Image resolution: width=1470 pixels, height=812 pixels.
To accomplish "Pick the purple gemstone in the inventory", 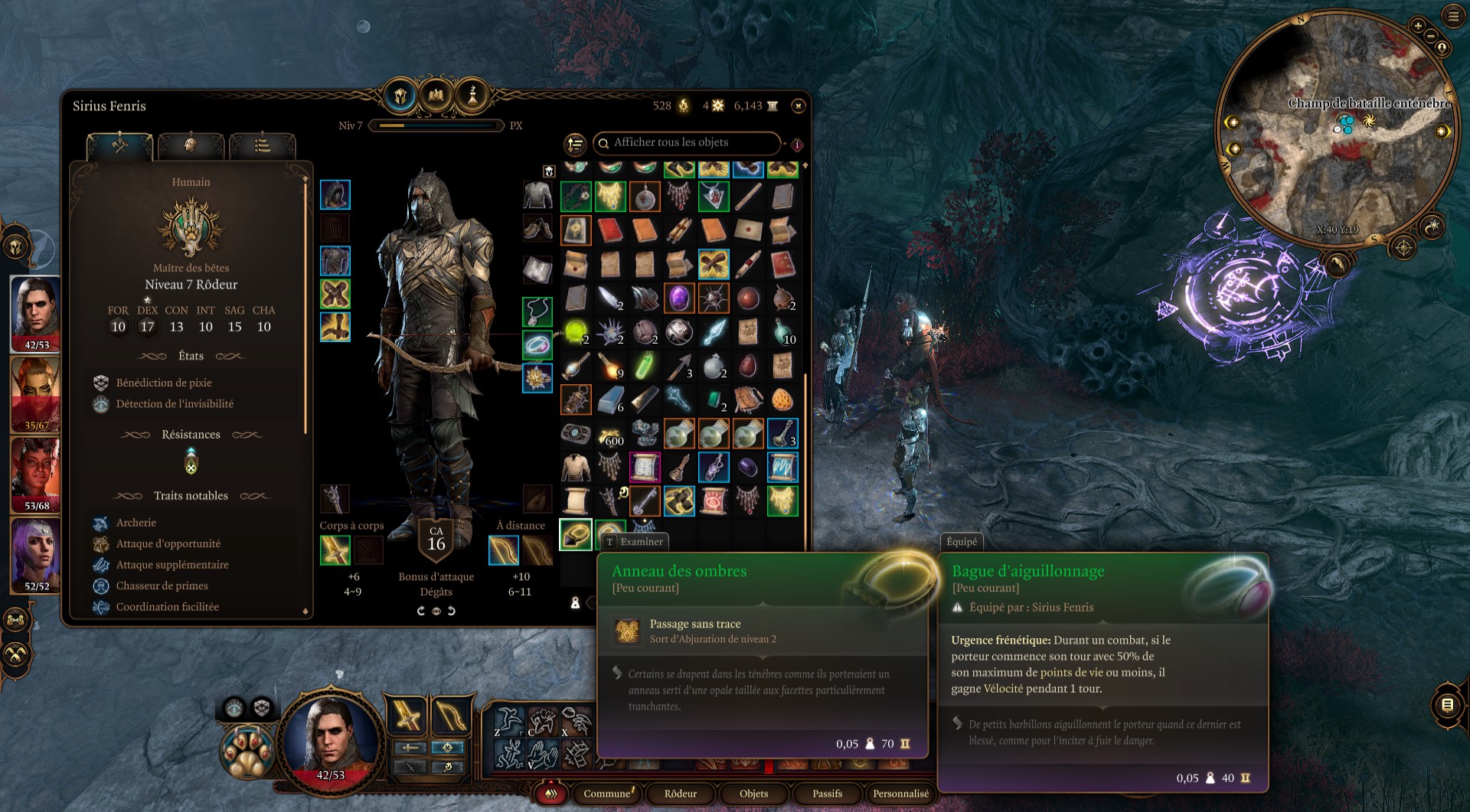I will pyautogui.click(x=678, y=298).
